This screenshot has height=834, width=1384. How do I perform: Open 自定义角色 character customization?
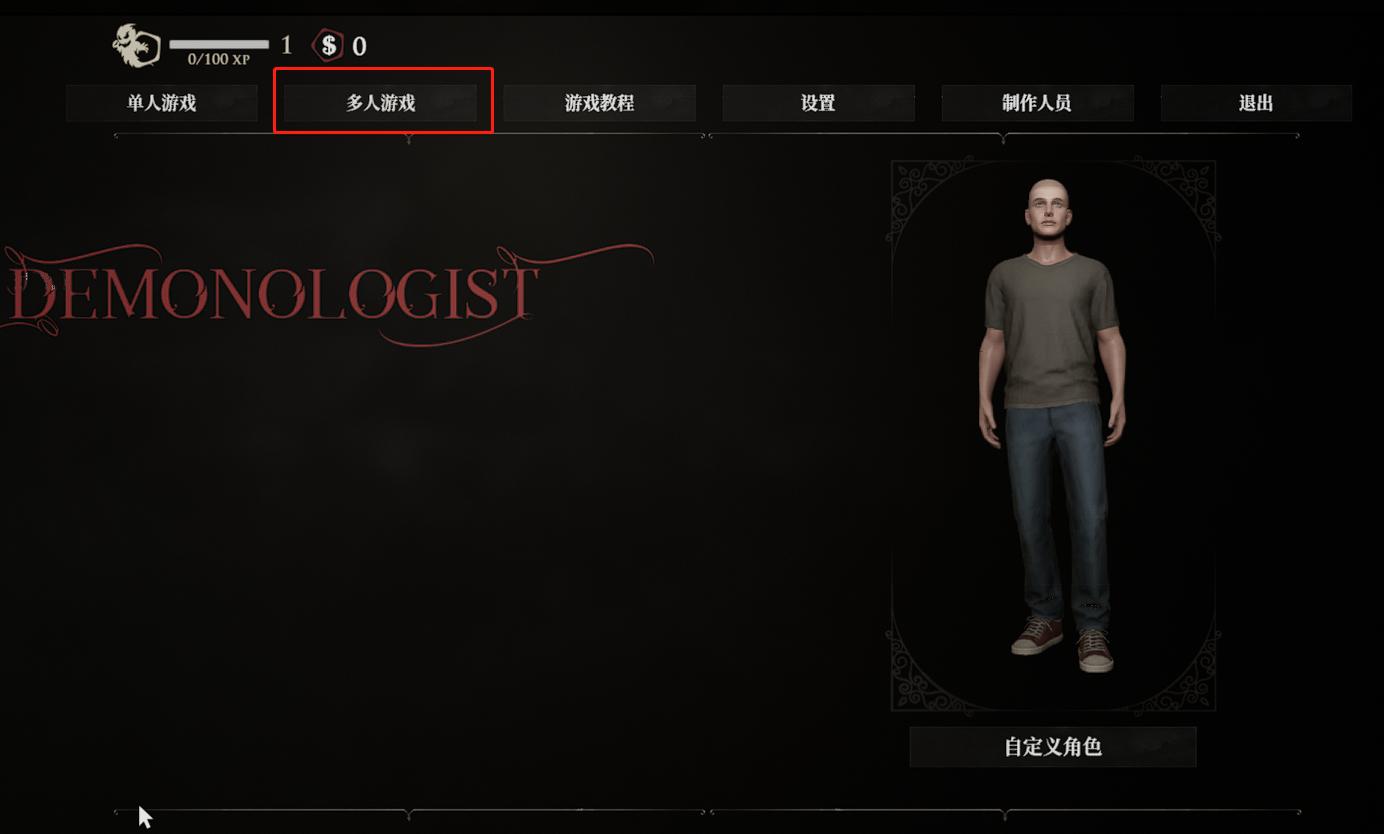coord(1052,746)
